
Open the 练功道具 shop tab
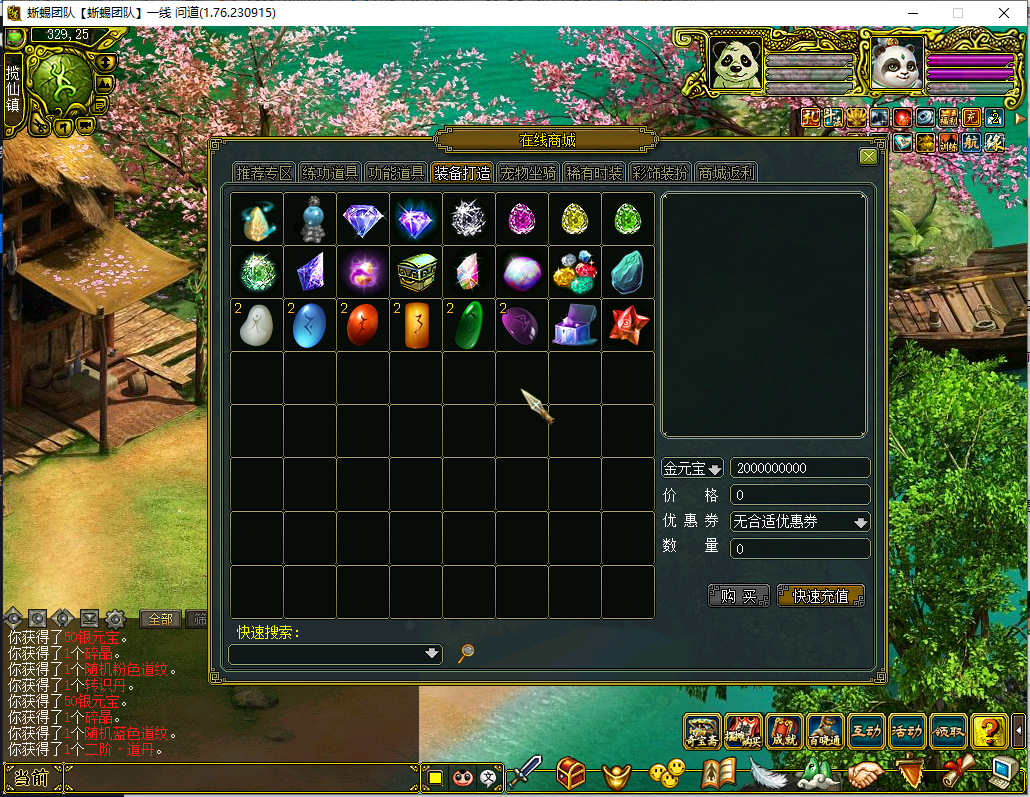[x=331, y=173]
